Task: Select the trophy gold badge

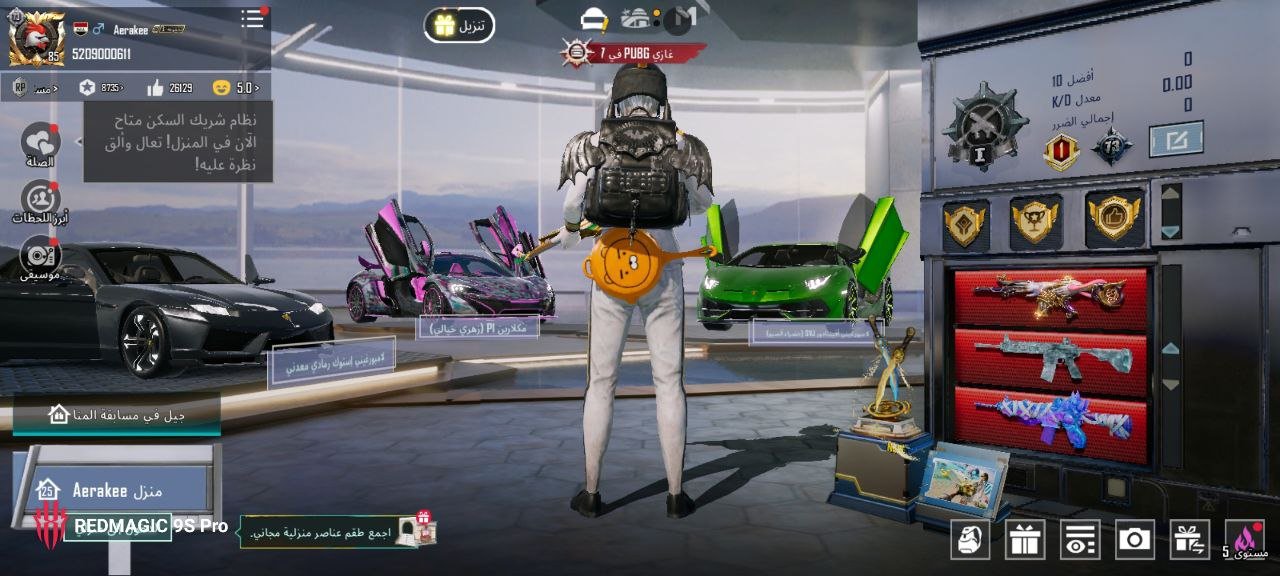Action: [1036, 220]
